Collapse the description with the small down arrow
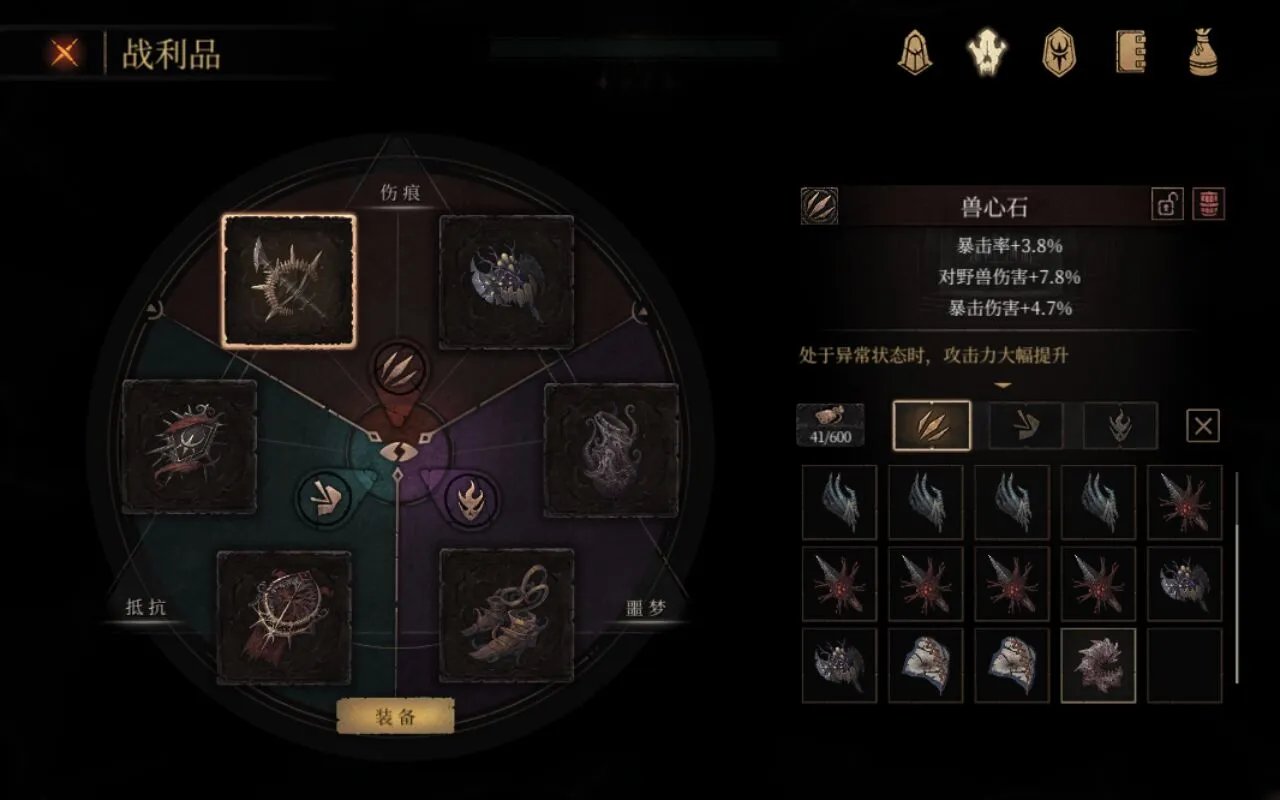The image size is (1280, 800). [x=1002, y=385]
